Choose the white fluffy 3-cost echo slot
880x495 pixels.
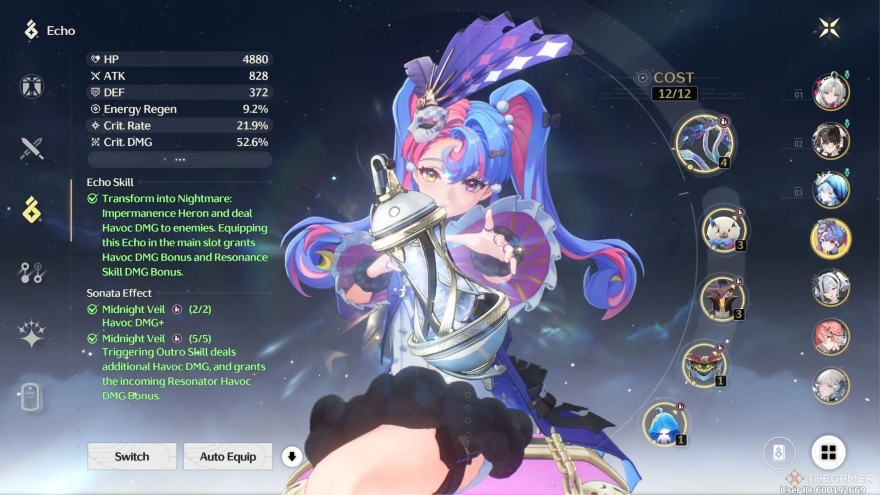pos(723,229)
